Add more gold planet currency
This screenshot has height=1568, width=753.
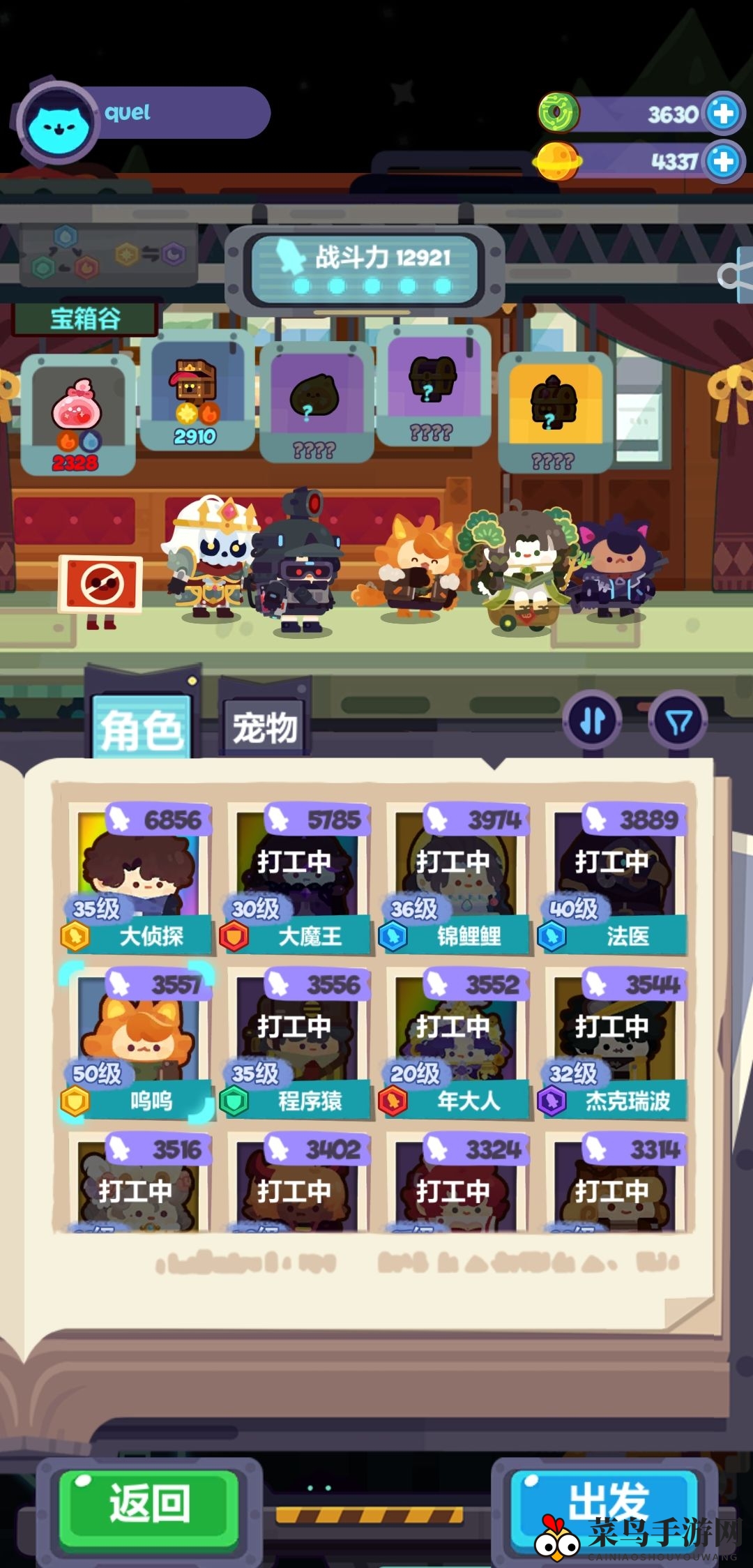(x=723, y=162)
